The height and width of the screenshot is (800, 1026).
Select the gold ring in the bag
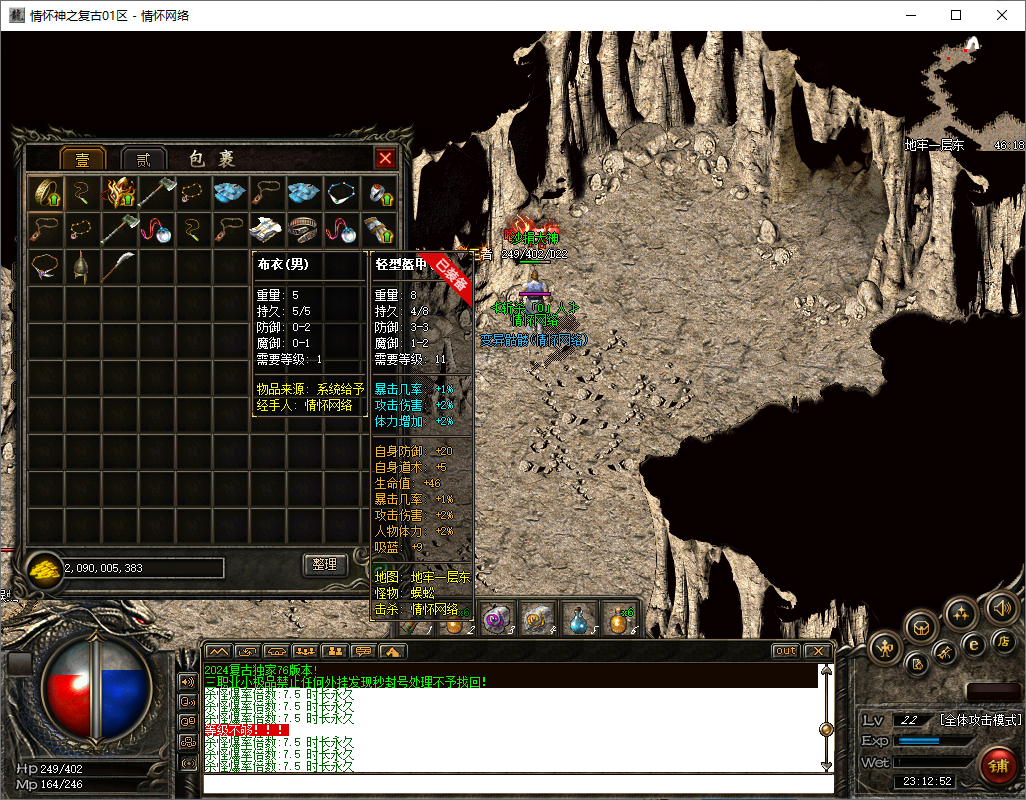click(x=45, y=192)
